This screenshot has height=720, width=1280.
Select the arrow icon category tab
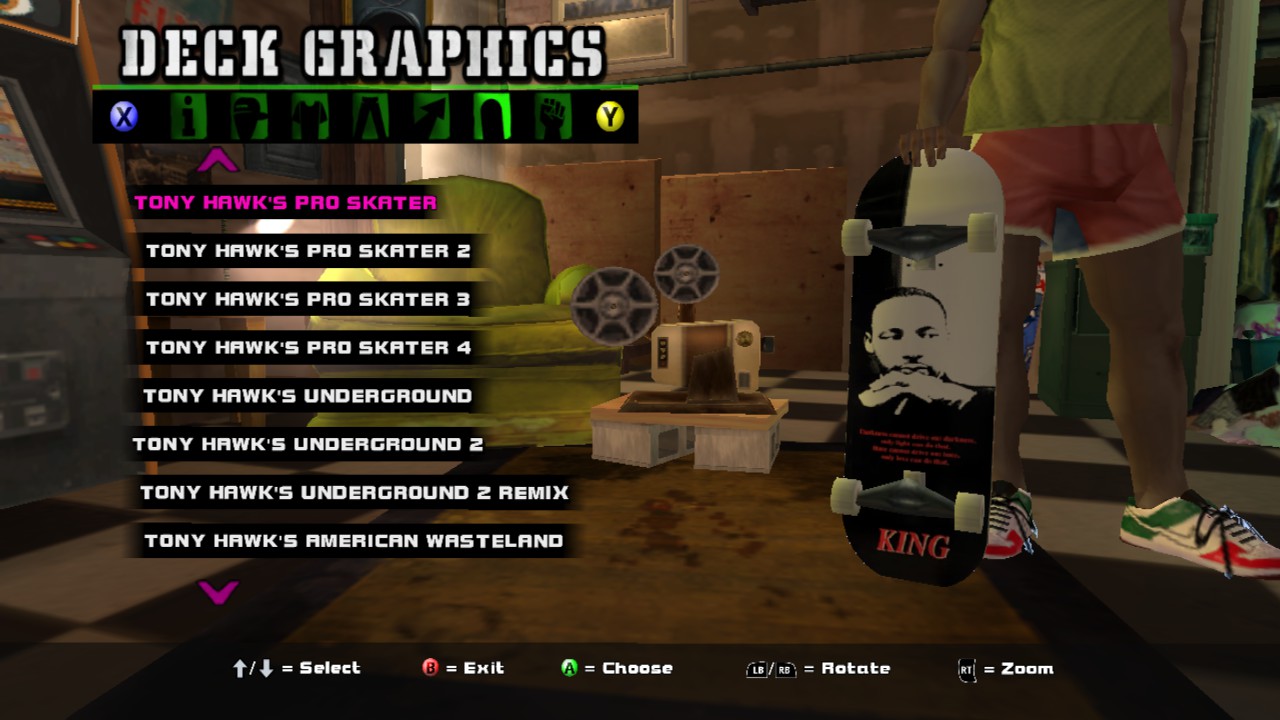coord(430,117)
